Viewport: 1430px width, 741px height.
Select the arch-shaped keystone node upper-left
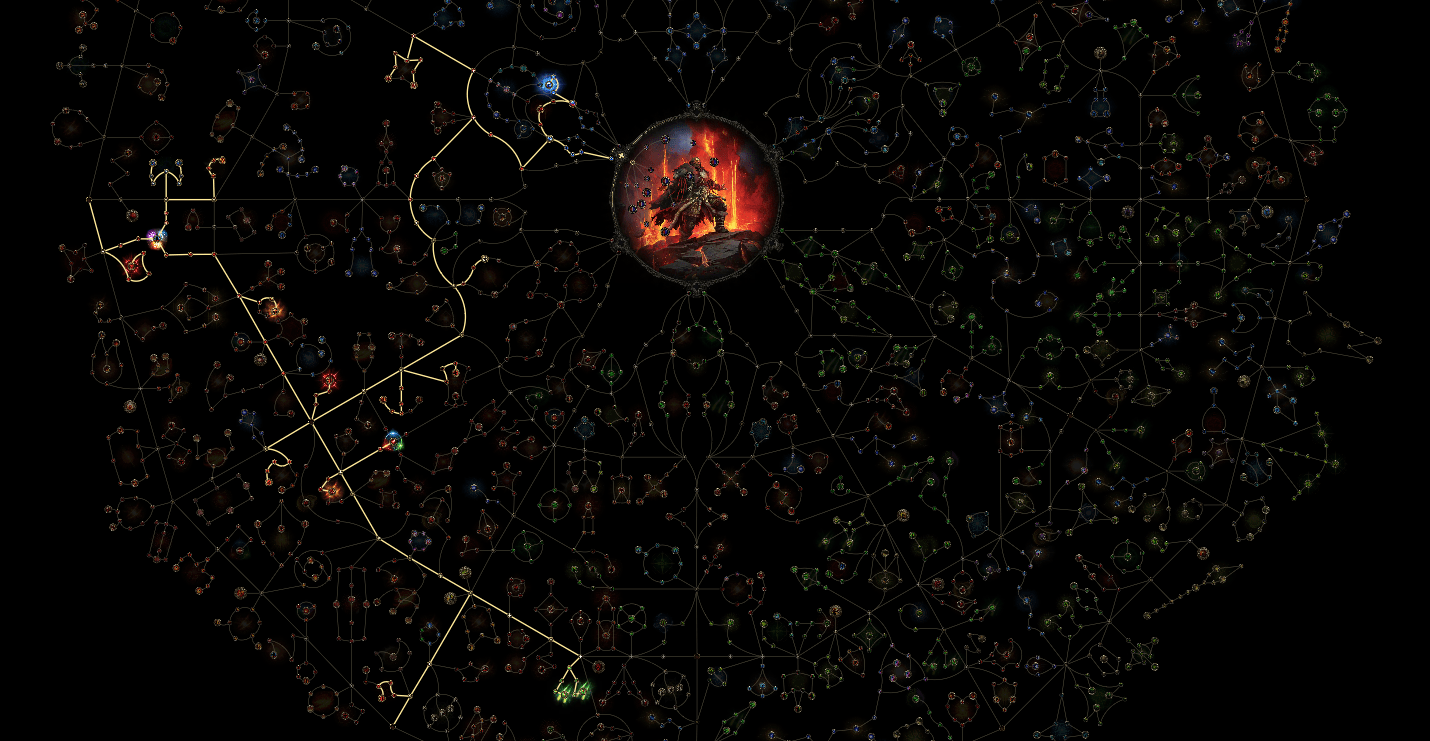(x=164, y=171)
